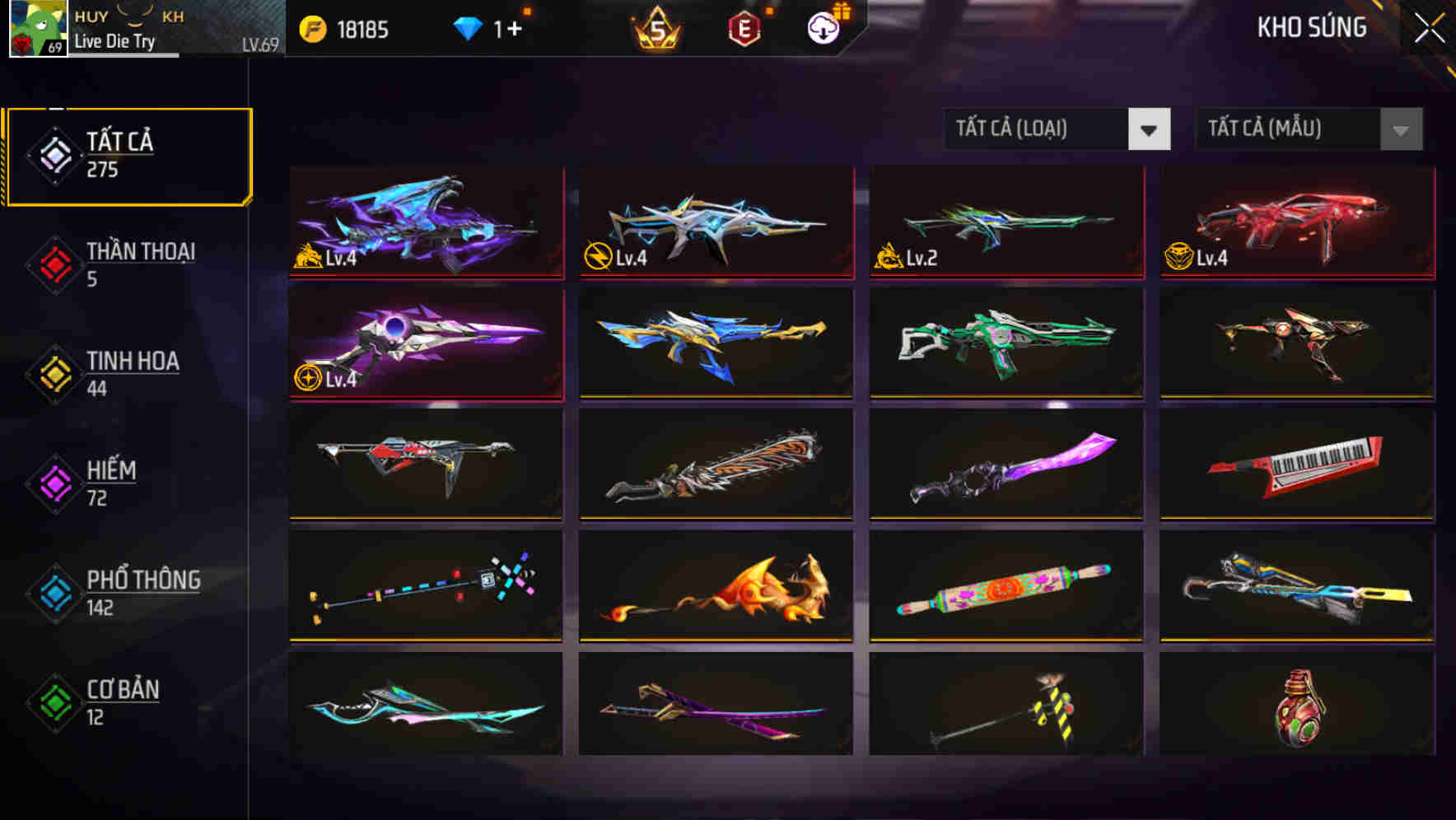The image size is (1456, 820).
Task: Select the KHO SÚNG header tab
Action: pos(1310,27)
